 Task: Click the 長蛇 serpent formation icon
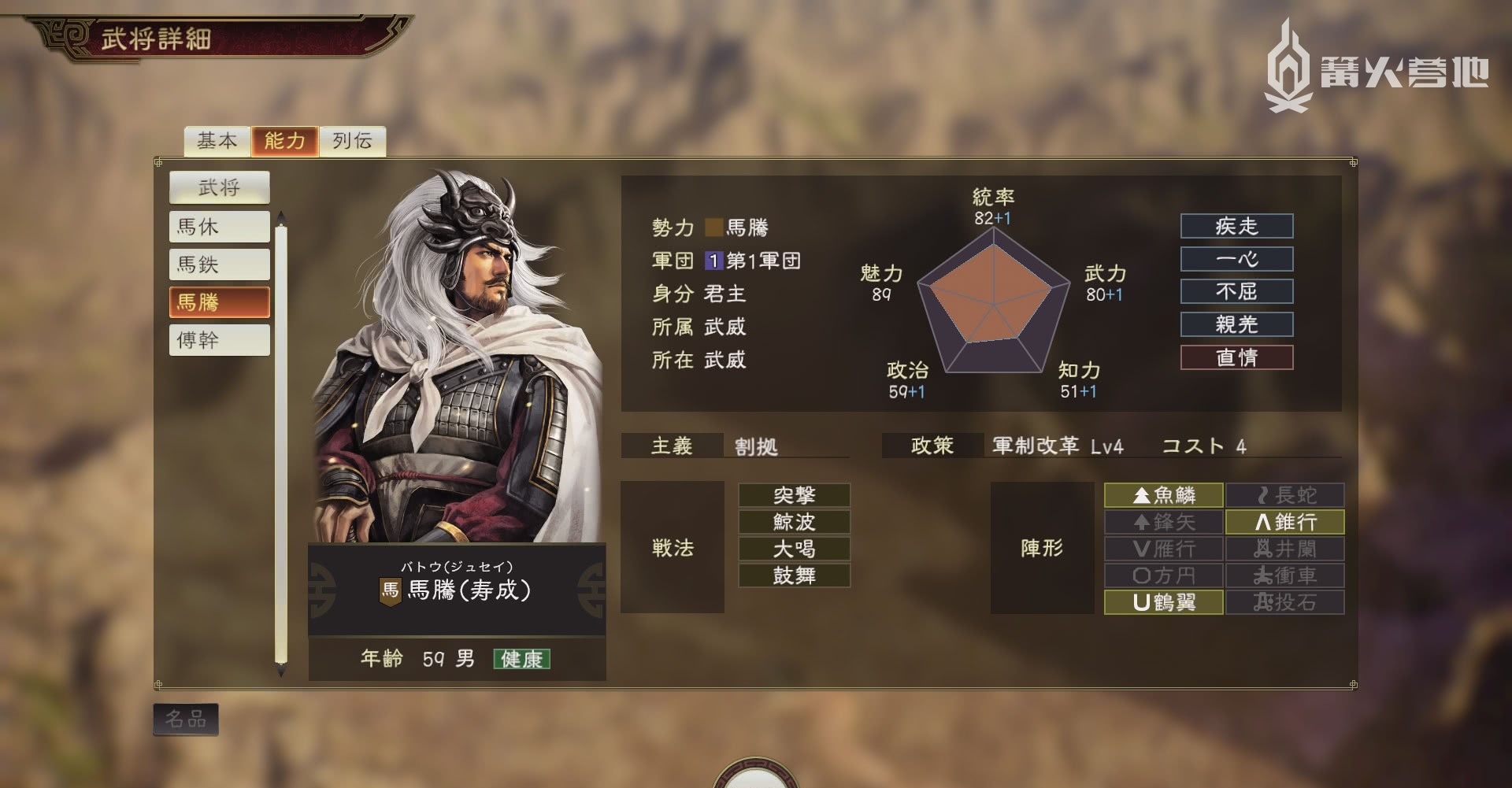click(x=1284, y=494)
